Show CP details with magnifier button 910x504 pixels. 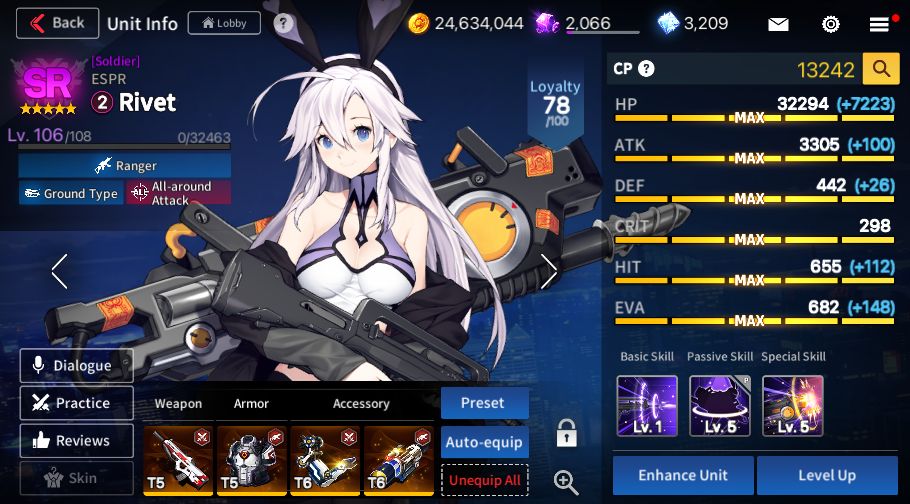[x=881, y=69]
